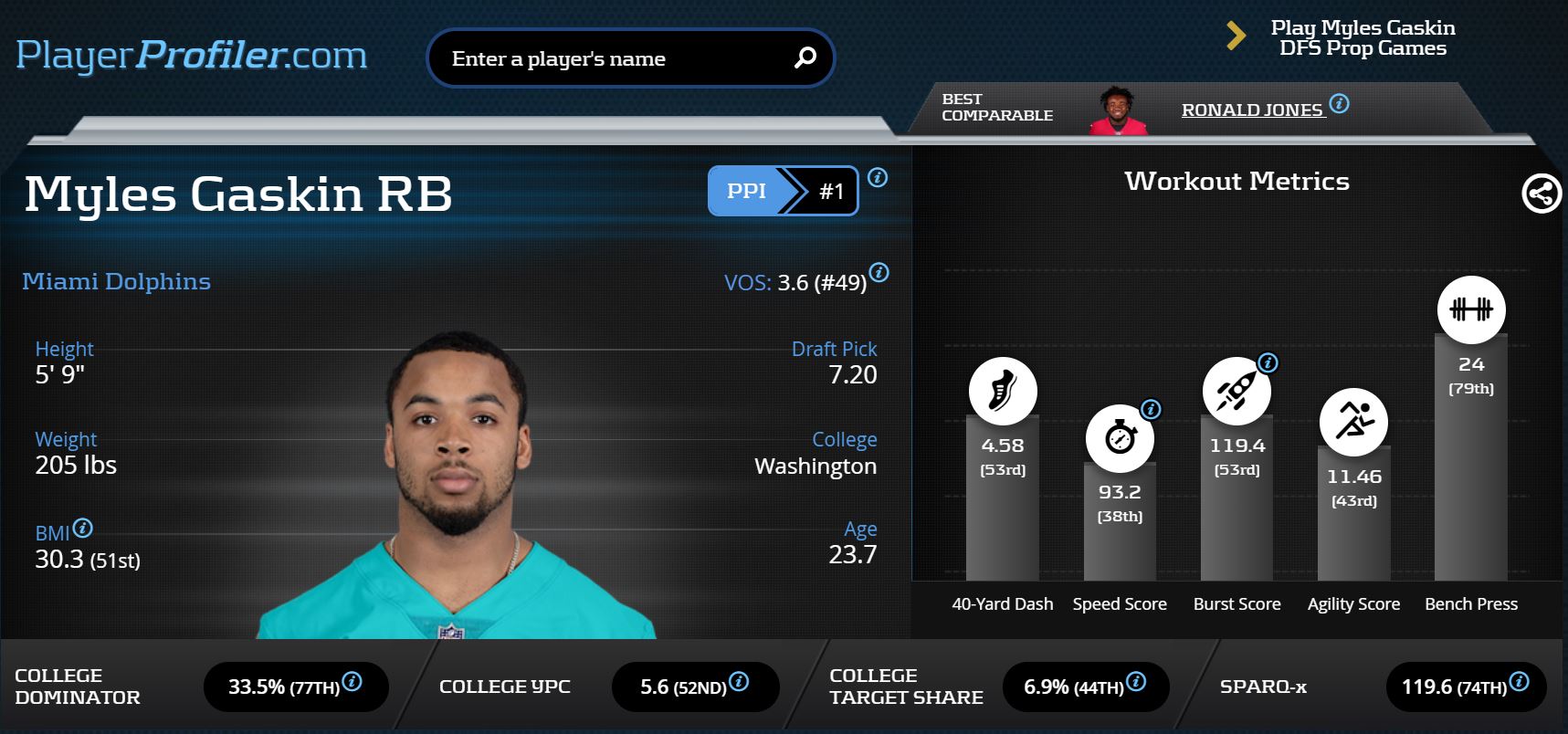The image size is (1568, 734).
Task: Submit search with the magnifying glass icon
Action: (805, 58)
